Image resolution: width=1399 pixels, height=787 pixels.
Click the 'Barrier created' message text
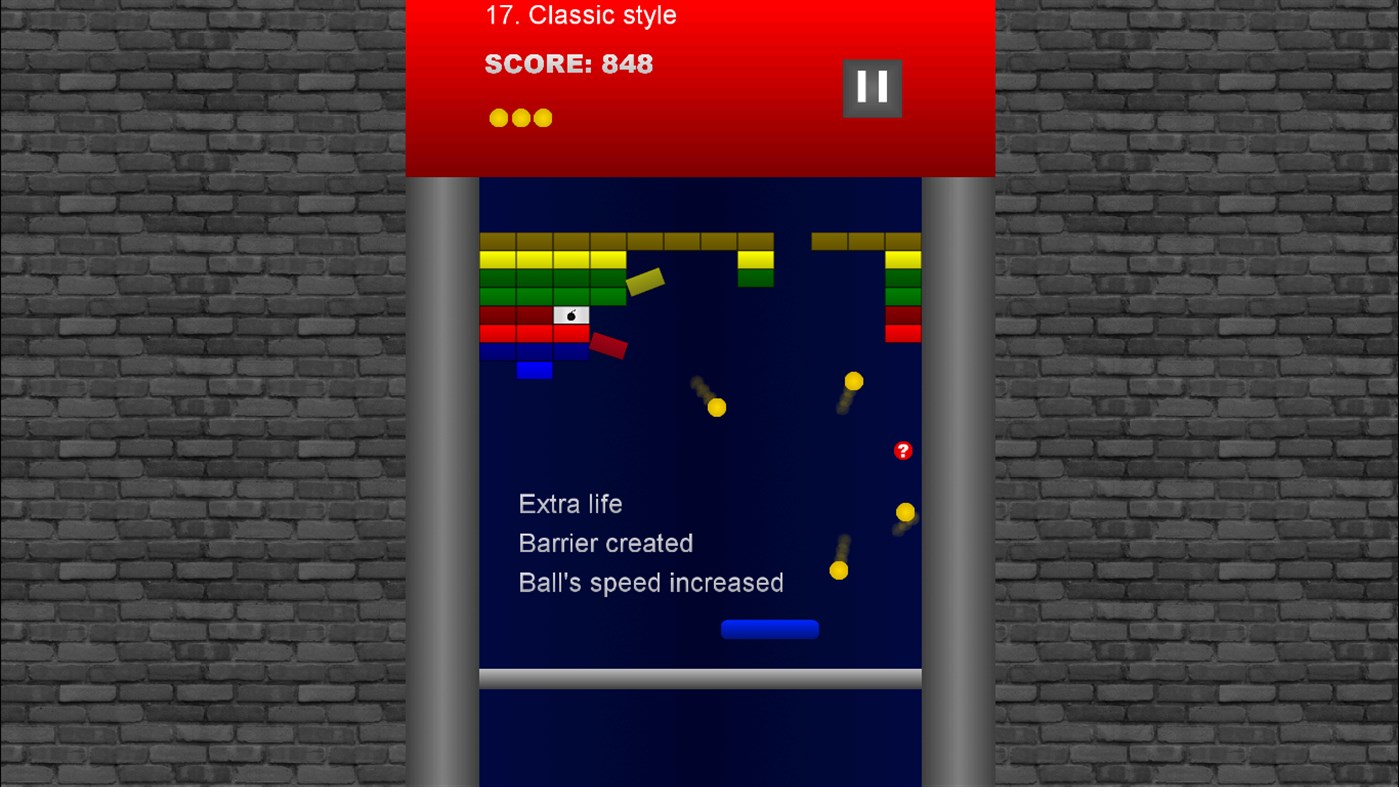click(x=605, y=543)
